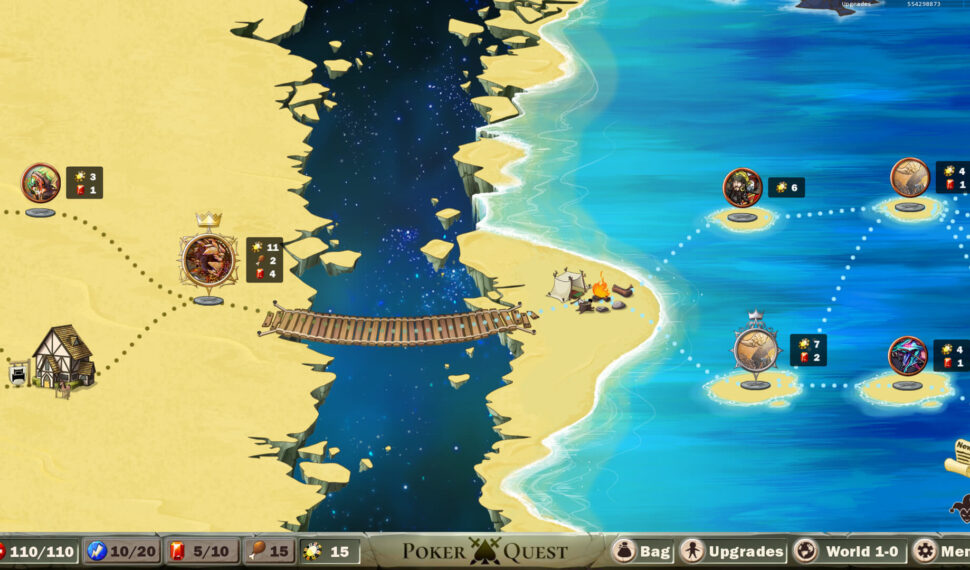Select the red-haired enemy encounter node

click(x=41, y=183)
